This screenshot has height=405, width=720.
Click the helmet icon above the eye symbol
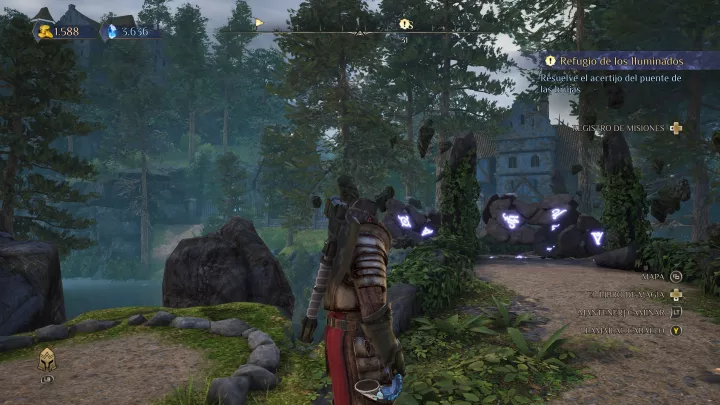pos(46,359)
